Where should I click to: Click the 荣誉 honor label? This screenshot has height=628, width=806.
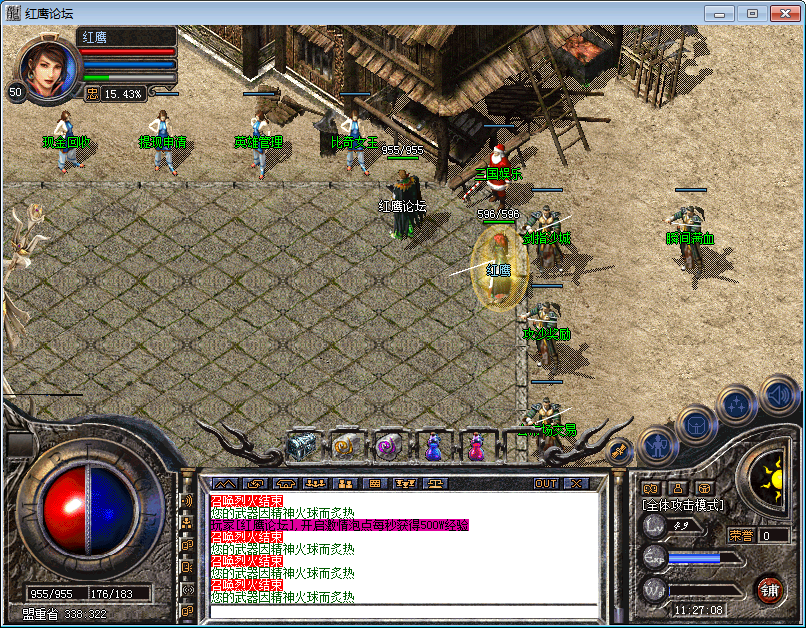[x=741, y=535]
